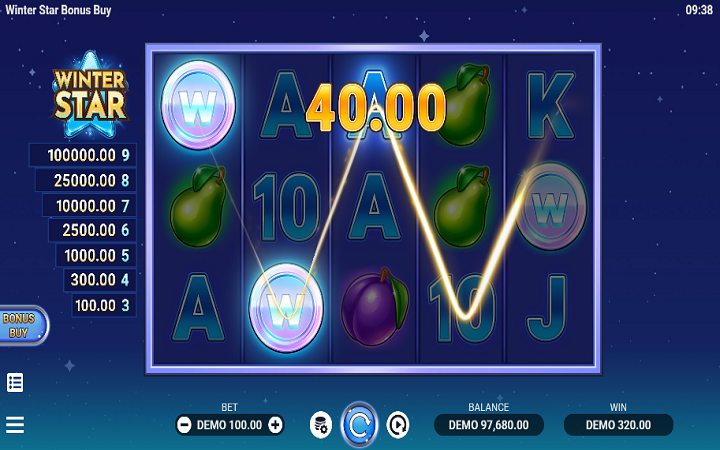Decrease the bet with the minus button
Viewport: 720px width, 450px height.
click(184, 425)
